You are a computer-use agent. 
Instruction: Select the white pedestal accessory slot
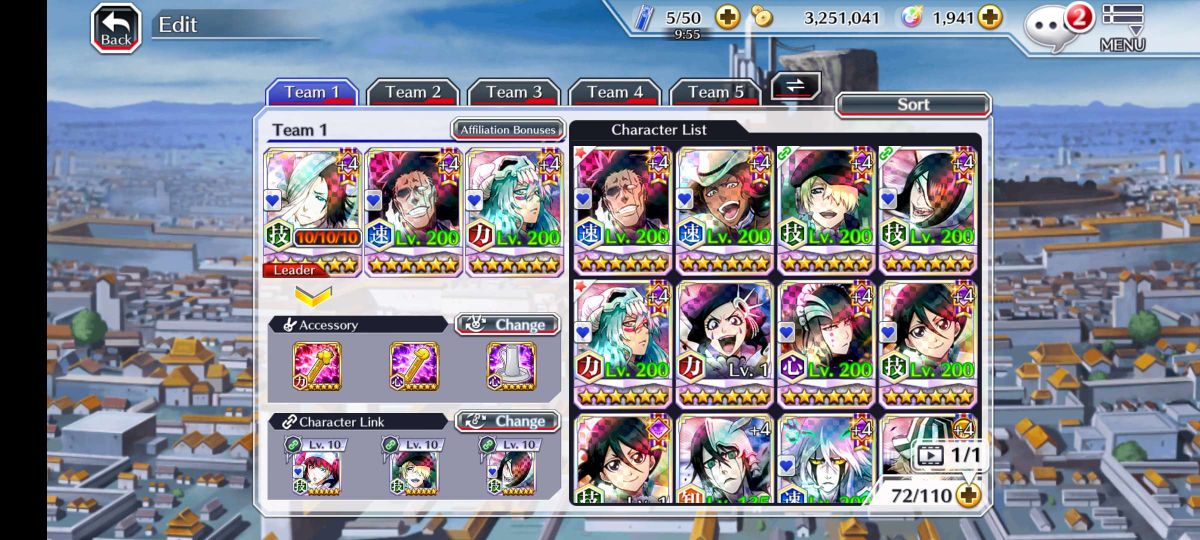(511, 366)
